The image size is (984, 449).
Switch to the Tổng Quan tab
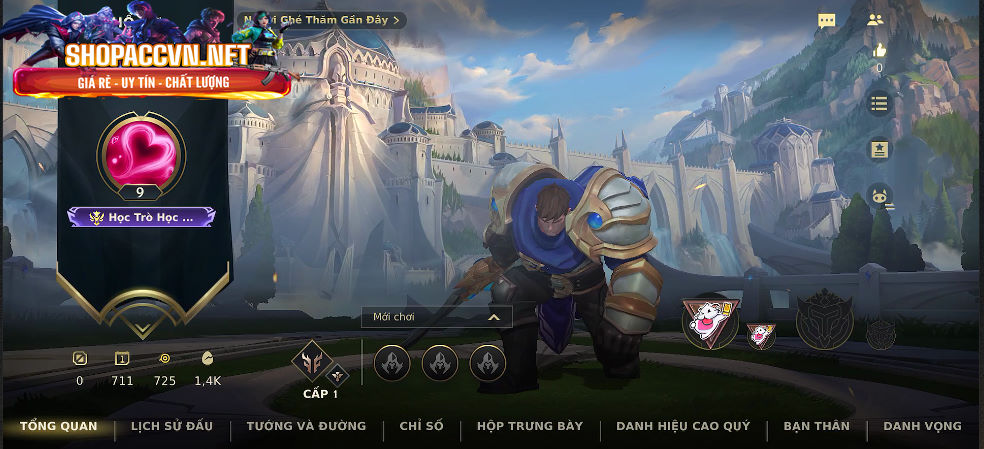[x=59, y=427]
